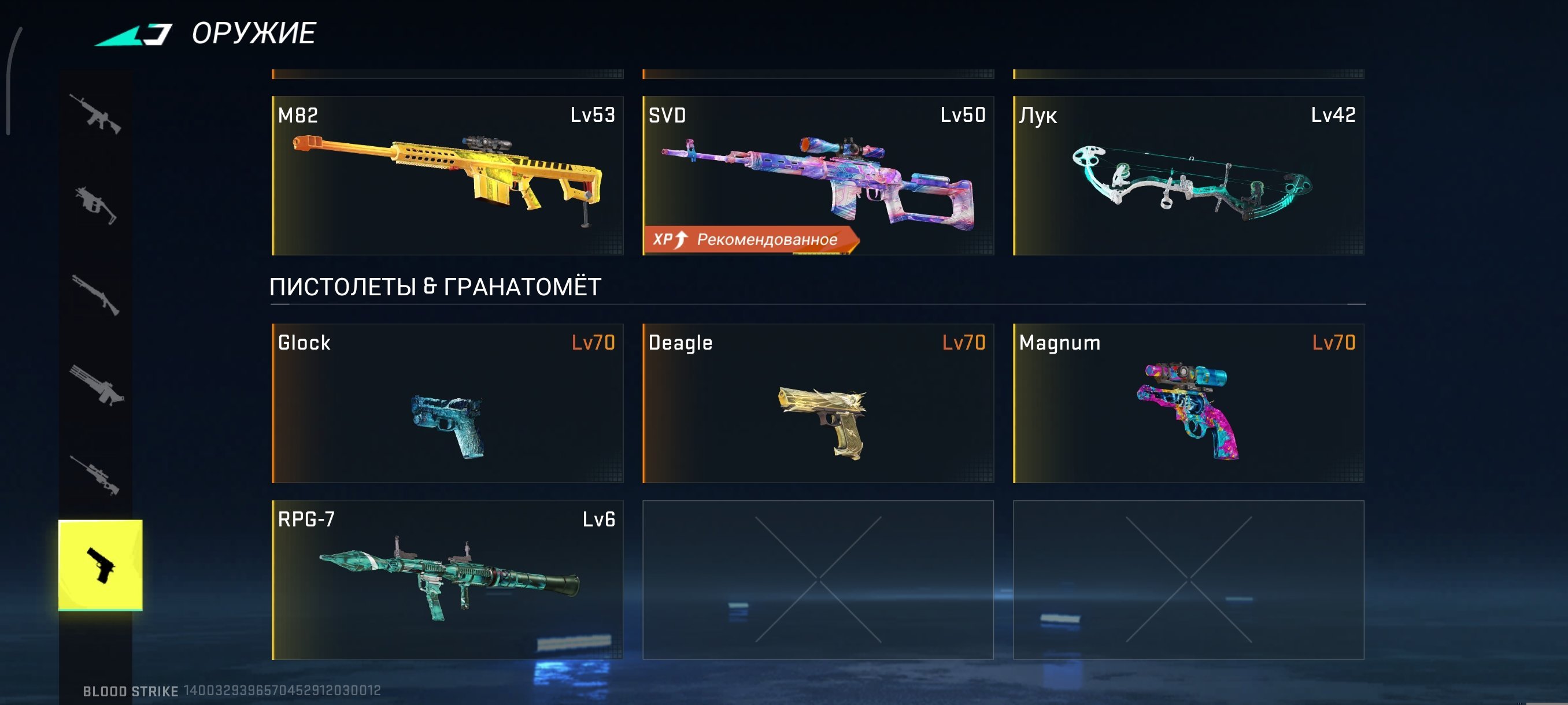Open the RPG-7 launcher card
1568x705 pixels.
[448, 580]
